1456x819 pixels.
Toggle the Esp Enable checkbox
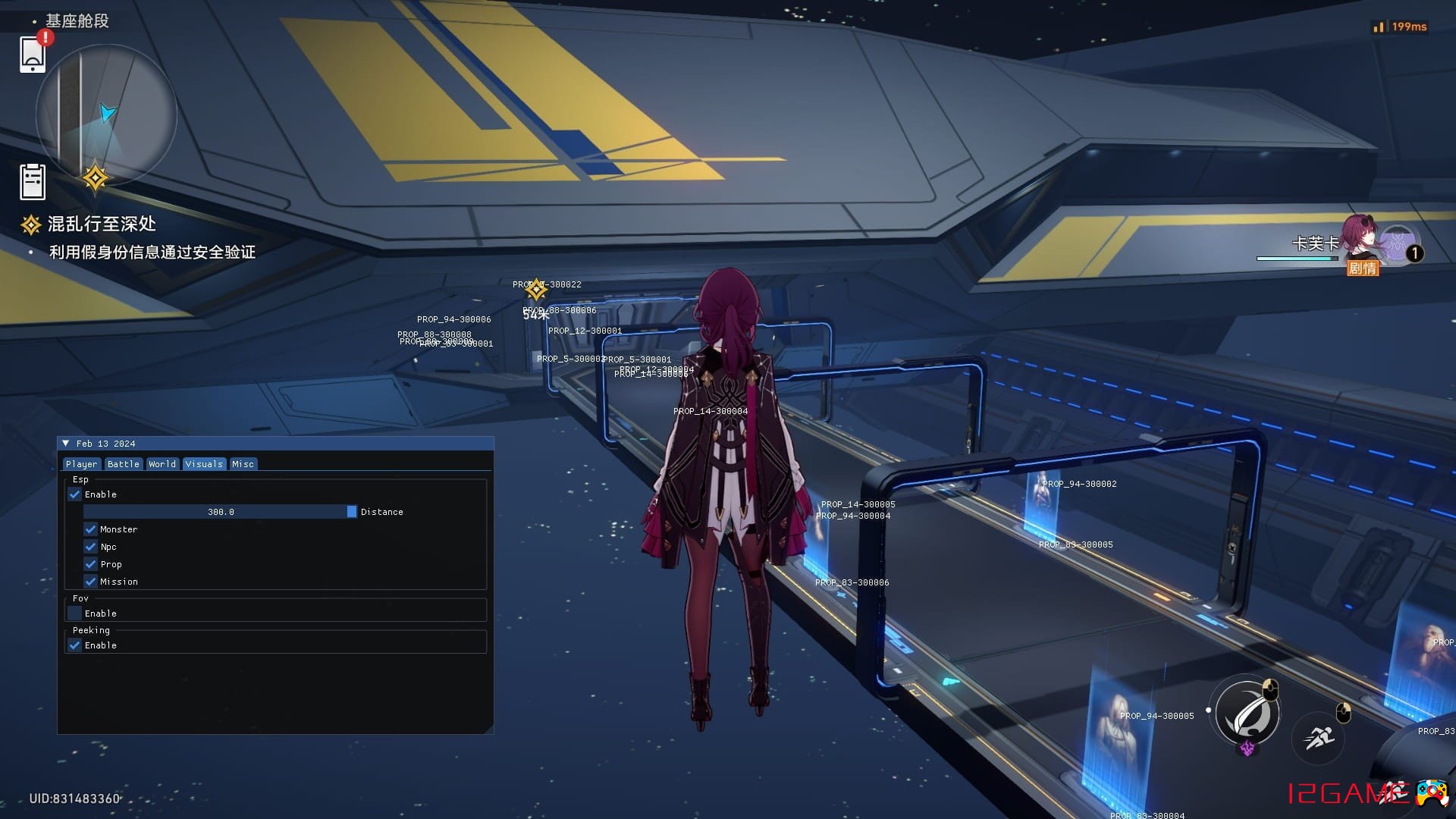tap(75, 494)
